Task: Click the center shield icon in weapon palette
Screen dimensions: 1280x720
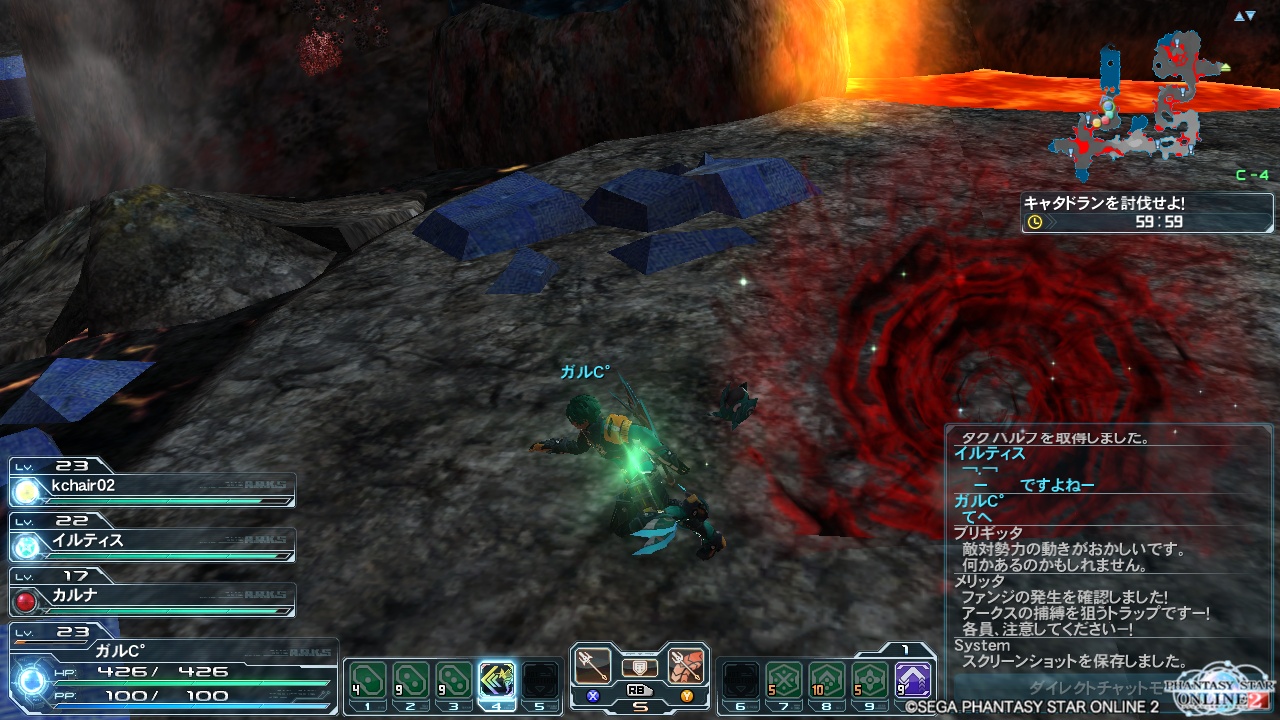Action: 640,667
